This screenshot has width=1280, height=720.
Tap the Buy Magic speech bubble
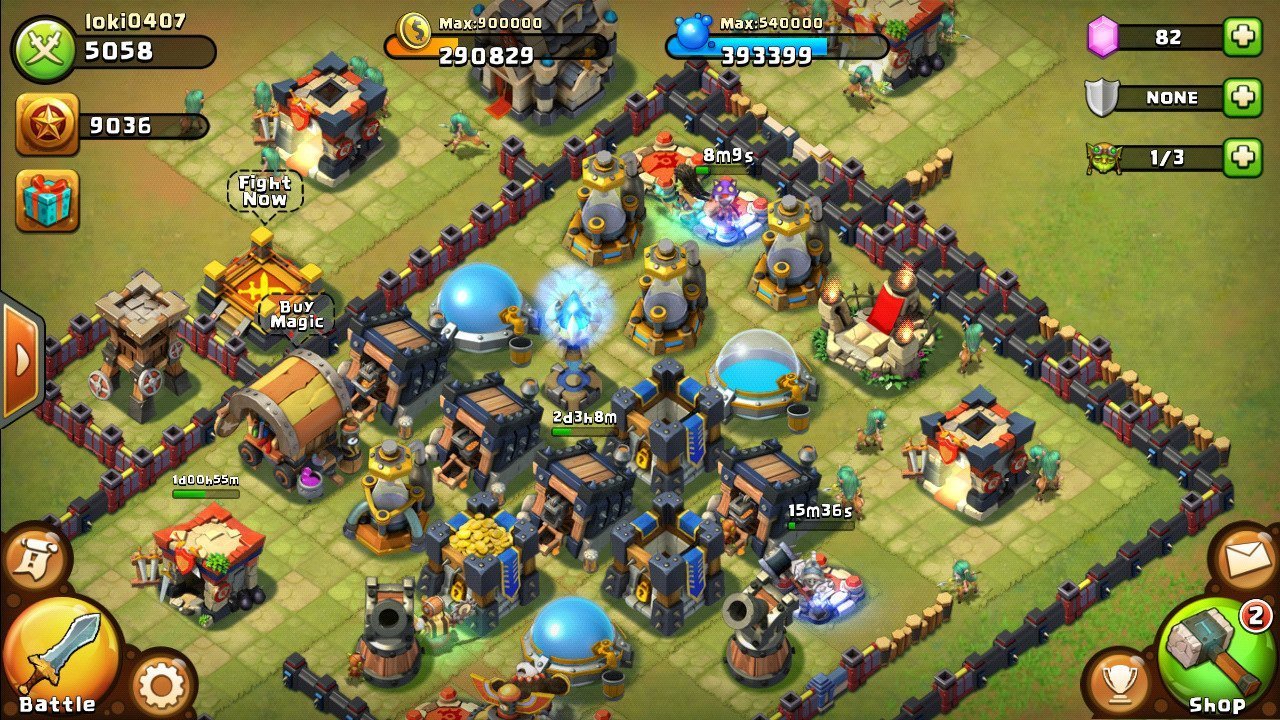coord(295,312)
